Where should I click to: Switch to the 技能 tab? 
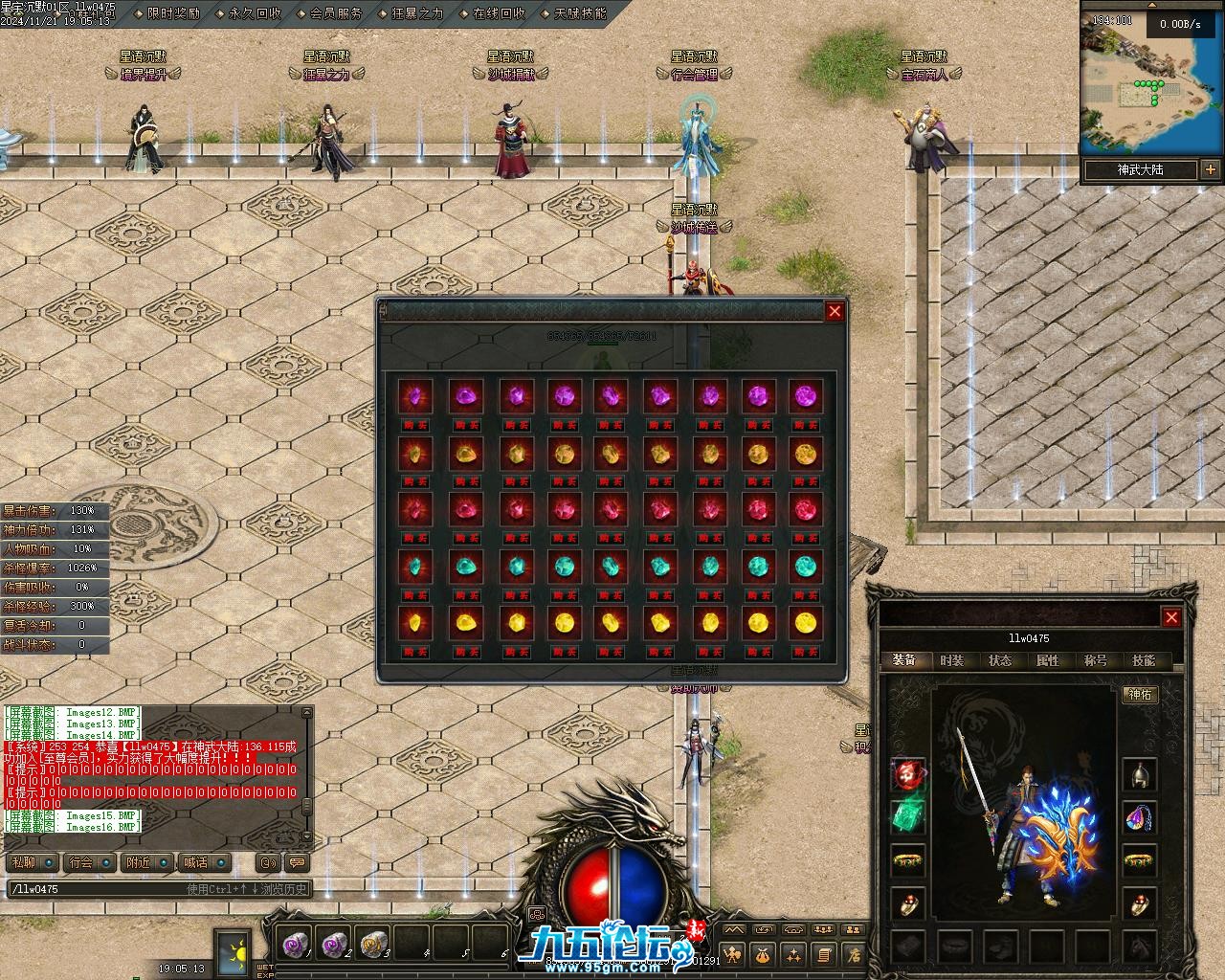tap(1143, 660)
